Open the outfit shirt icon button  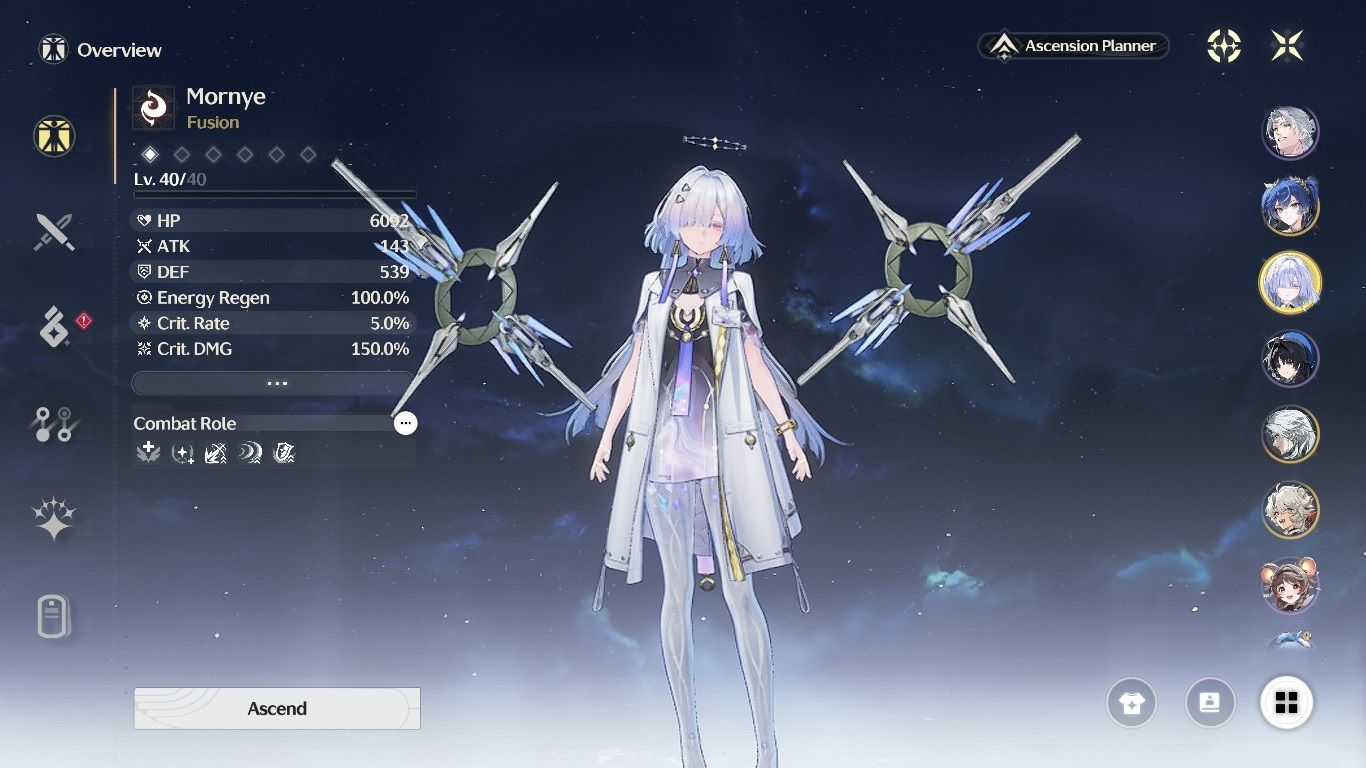click(1131, 703)
